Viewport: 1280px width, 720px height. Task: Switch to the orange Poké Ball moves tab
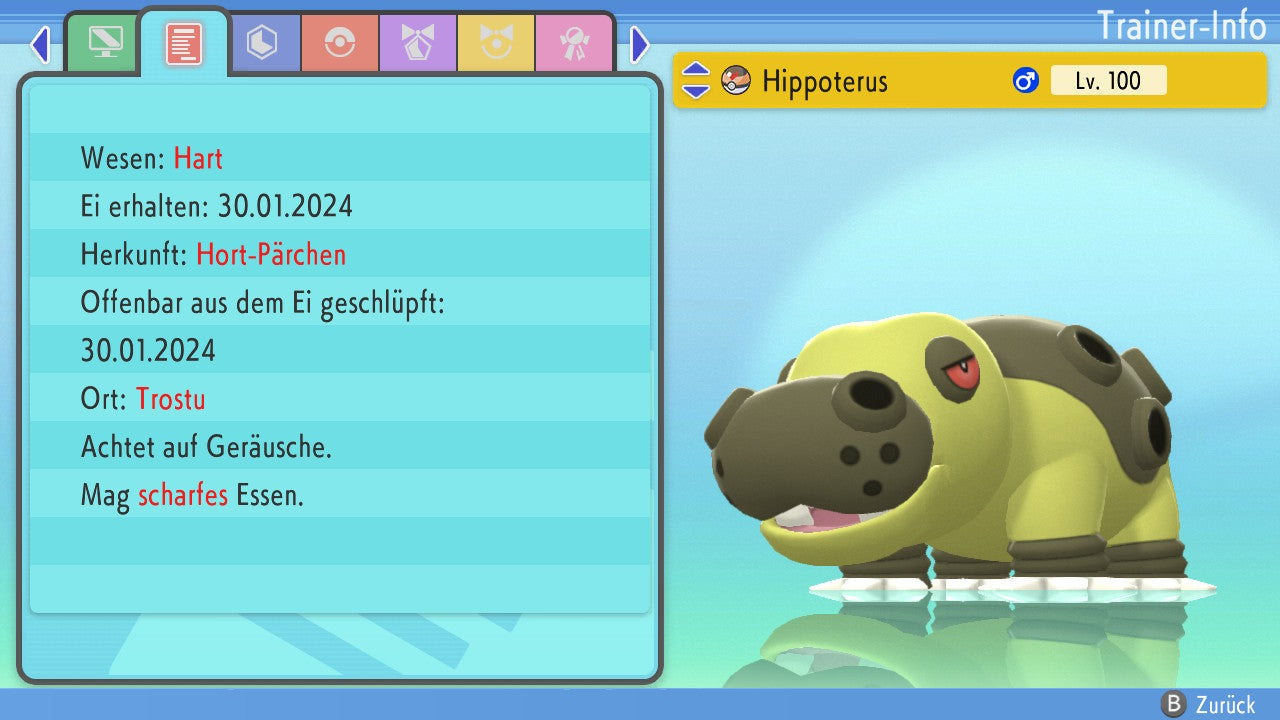340,43
